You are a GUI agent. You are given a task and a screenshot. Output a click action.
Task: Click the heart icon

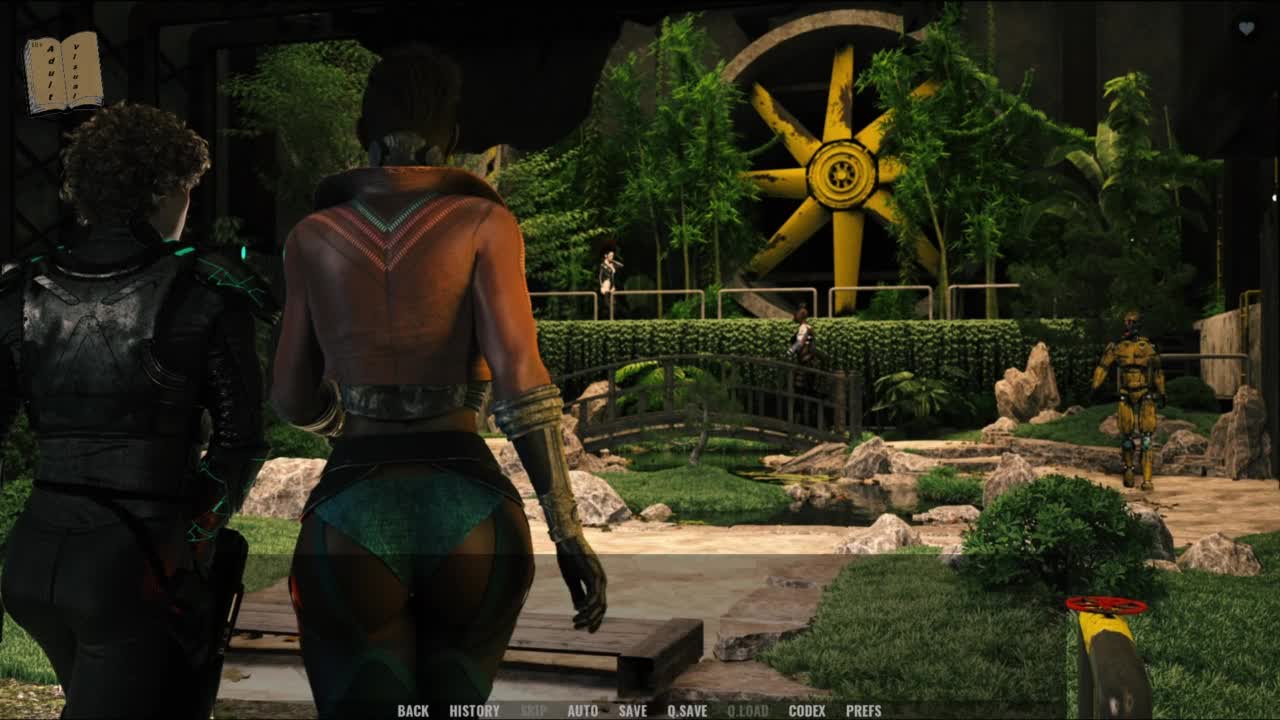point(1246,29)
